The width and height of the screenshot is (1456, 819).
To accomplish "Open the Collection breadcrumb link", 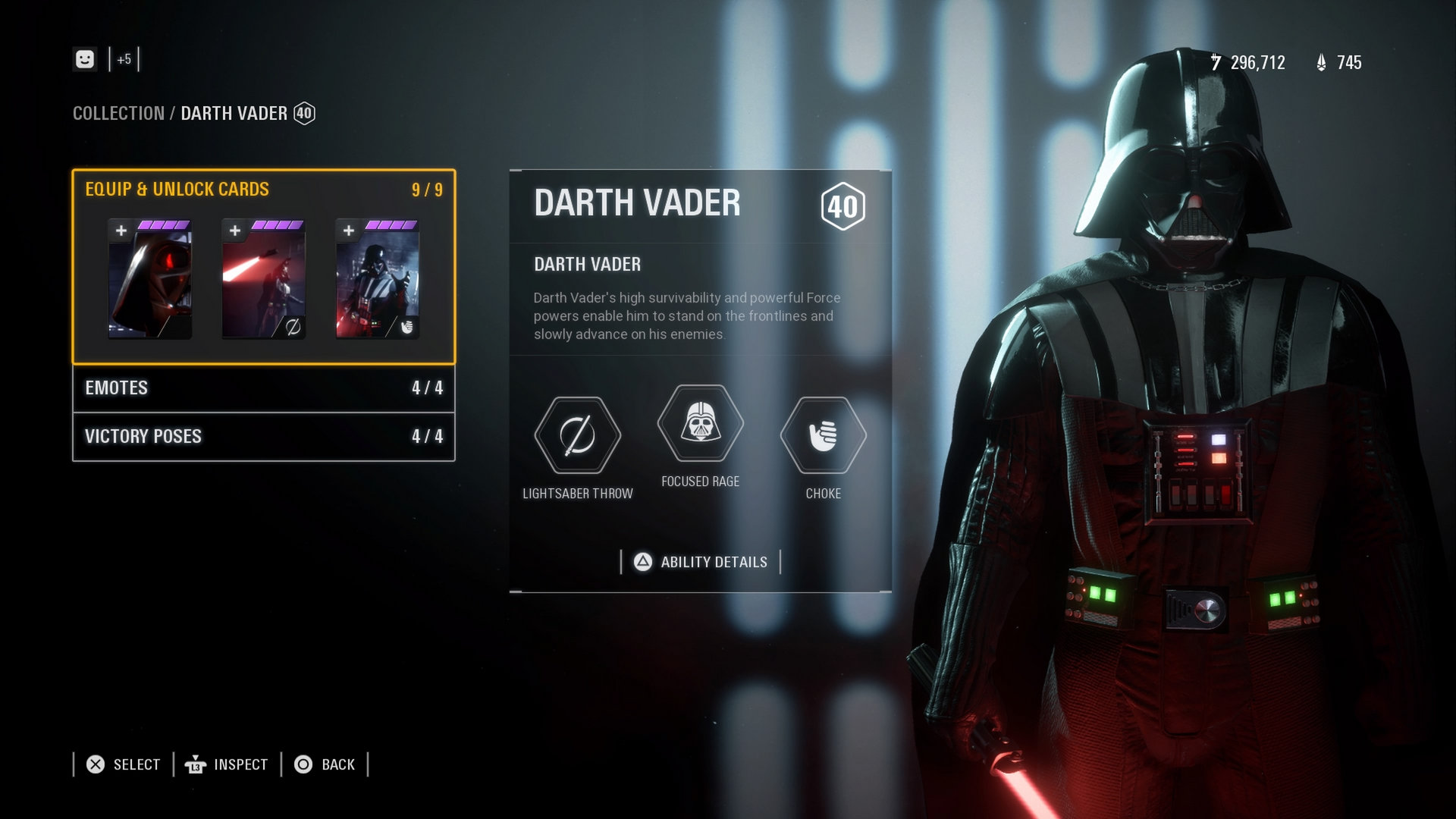I will (x=118, y=114).
